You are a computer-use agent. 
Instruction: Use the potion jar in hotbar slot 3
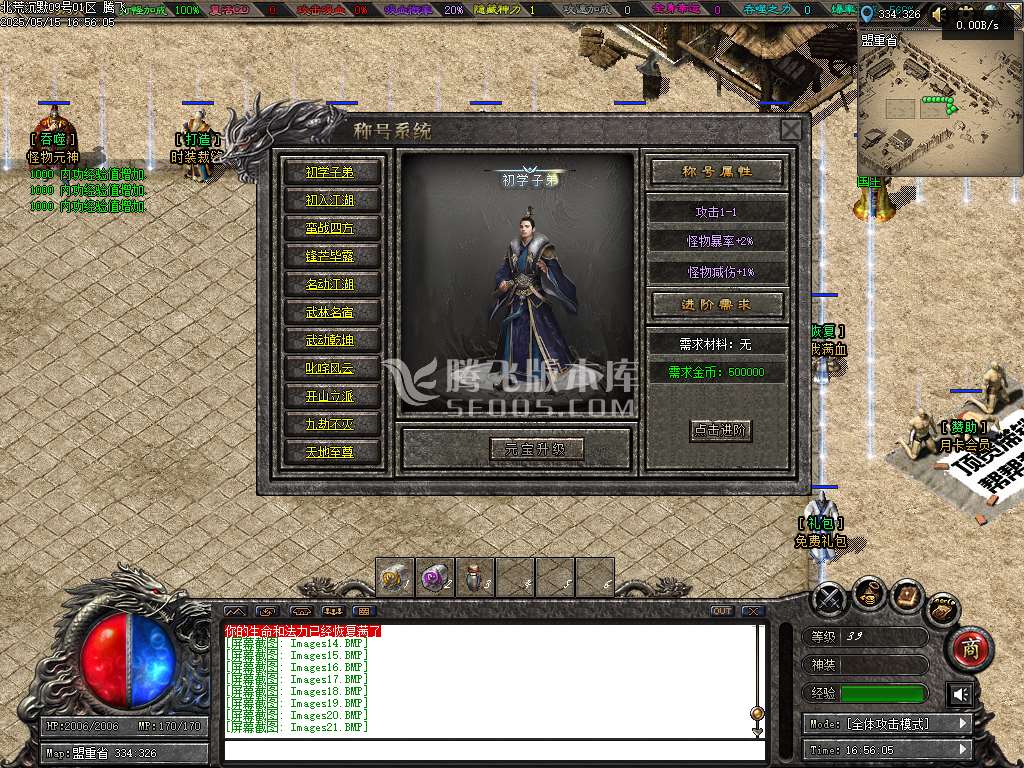[475, 577]
